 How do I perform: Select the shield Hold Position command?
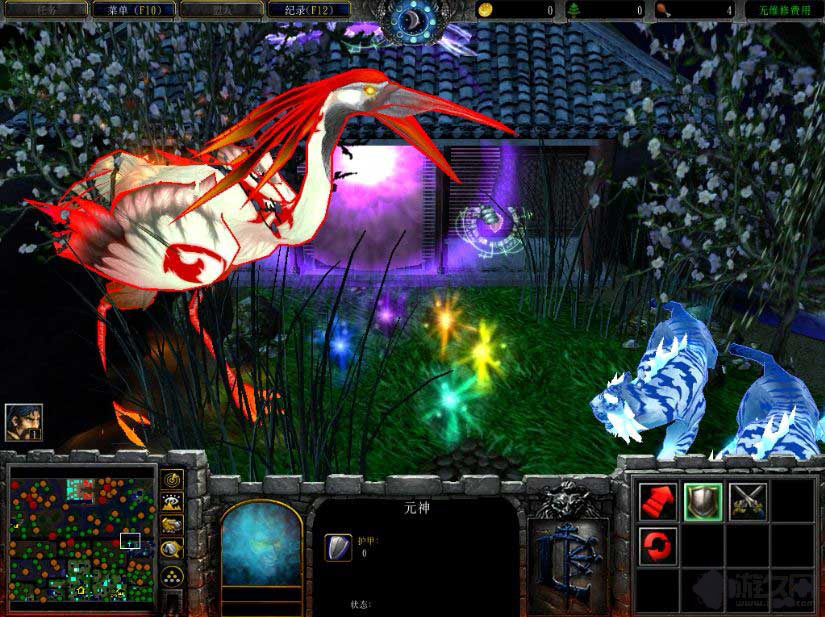point(703,500)
